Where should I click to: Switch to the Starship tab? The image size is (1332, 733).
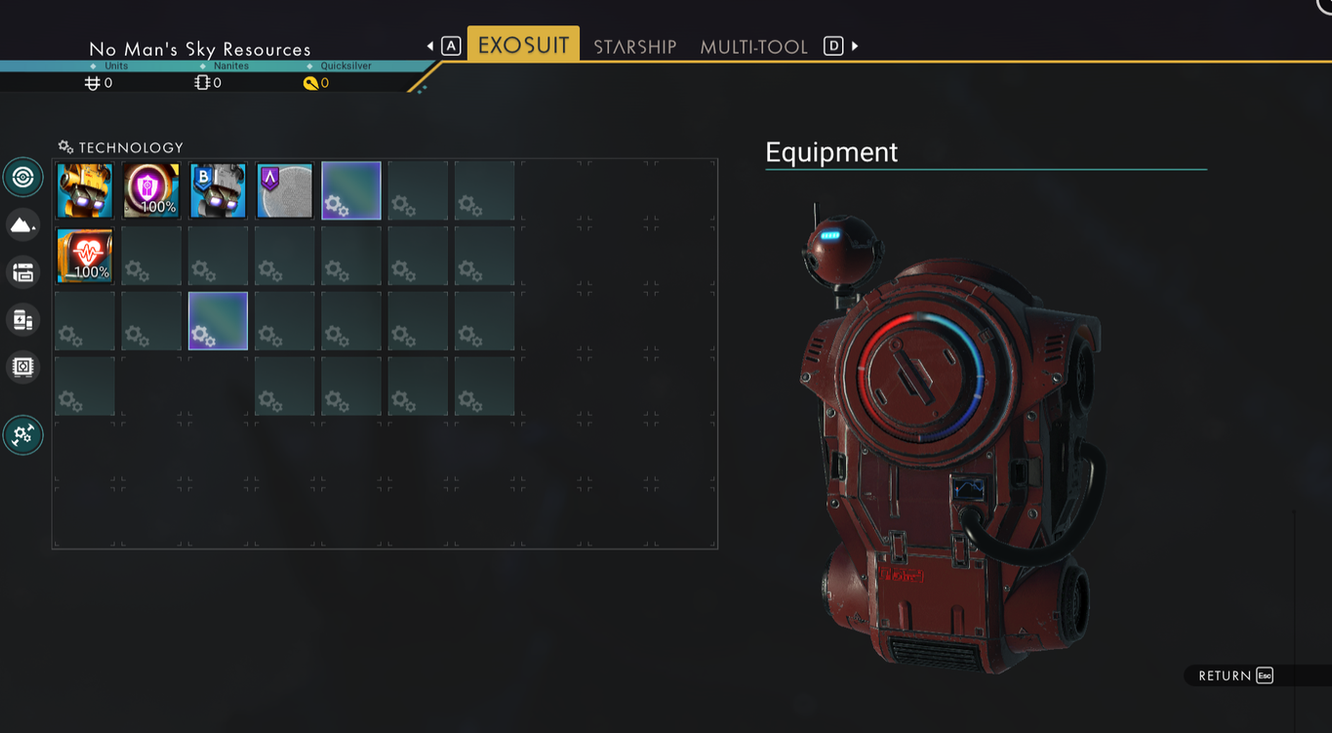pos(635,46)
